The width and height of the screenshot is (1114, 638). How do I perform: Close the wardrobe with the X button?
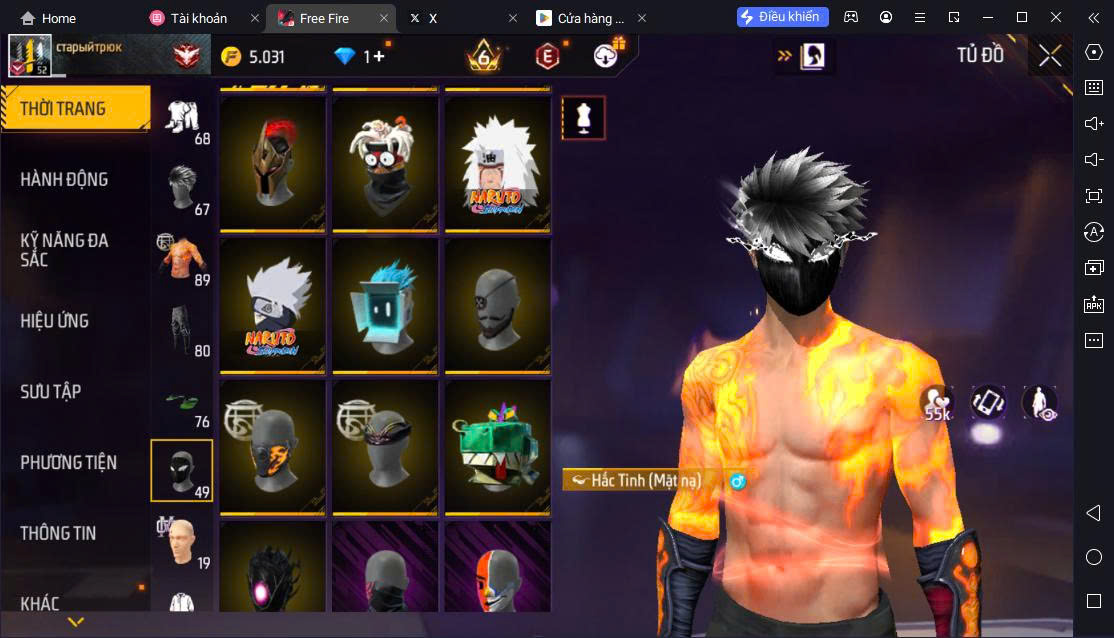1050,55
